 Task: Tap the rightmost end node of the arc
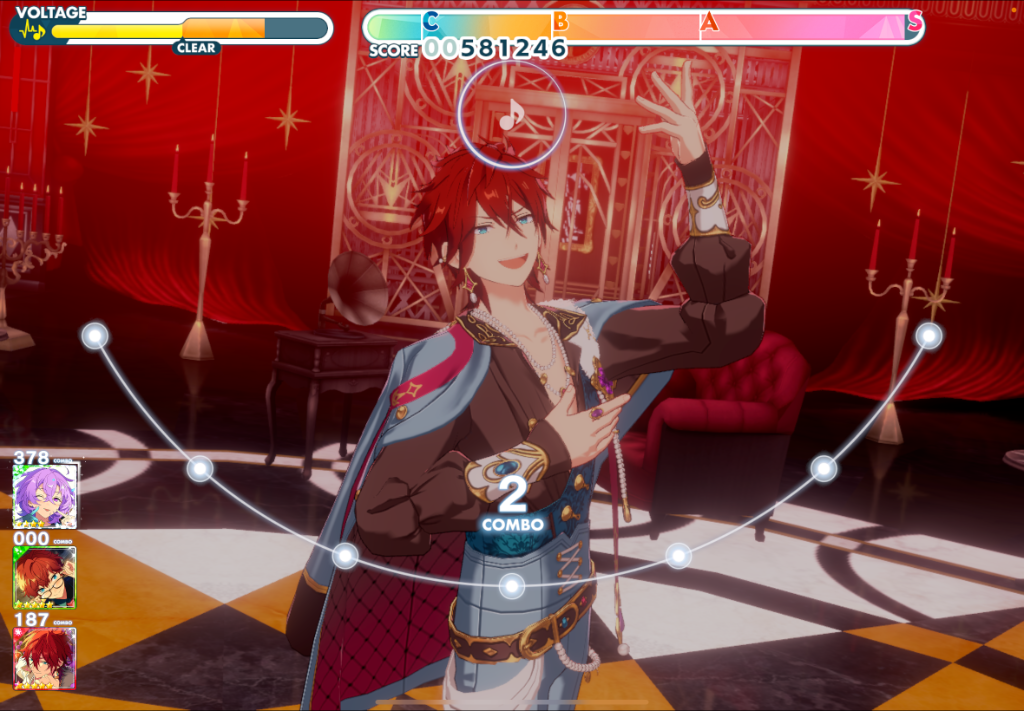[929, 336]
